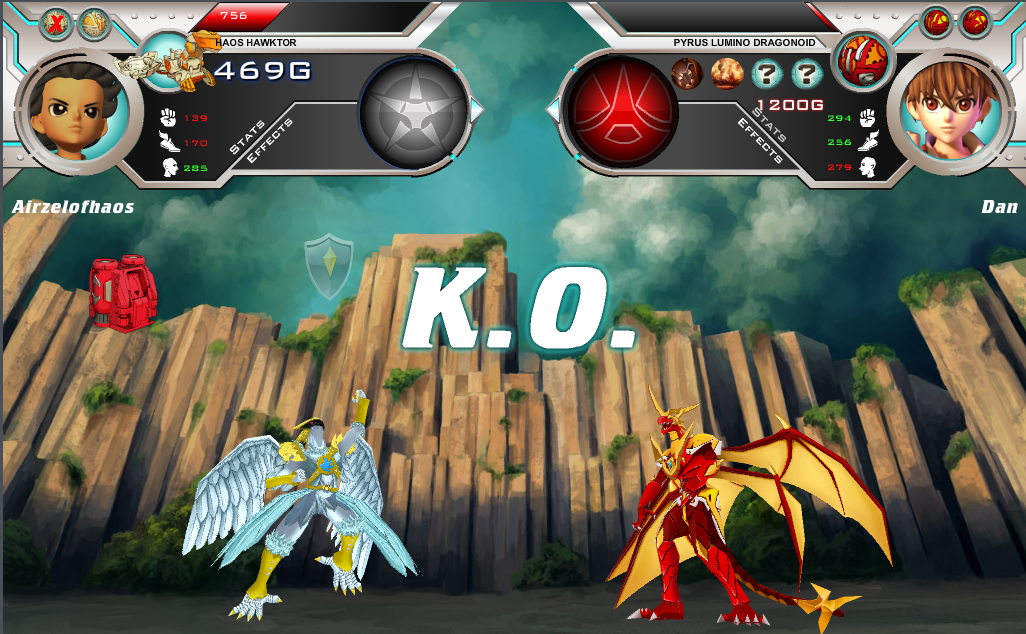
Task: Click the translucent shield icon
Action: [x=329, y=267]
